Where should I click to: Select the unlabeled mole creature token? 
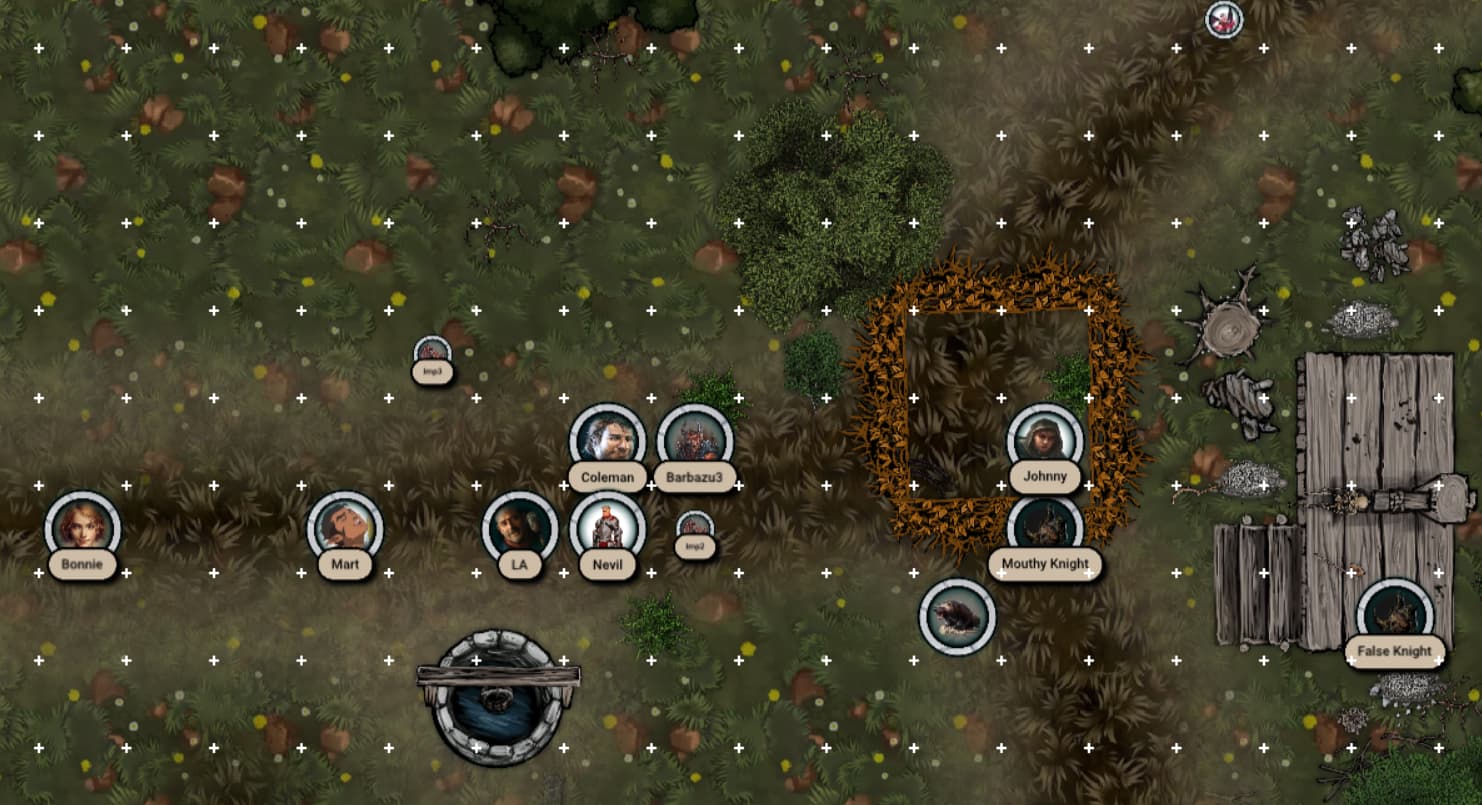point(957,616)
